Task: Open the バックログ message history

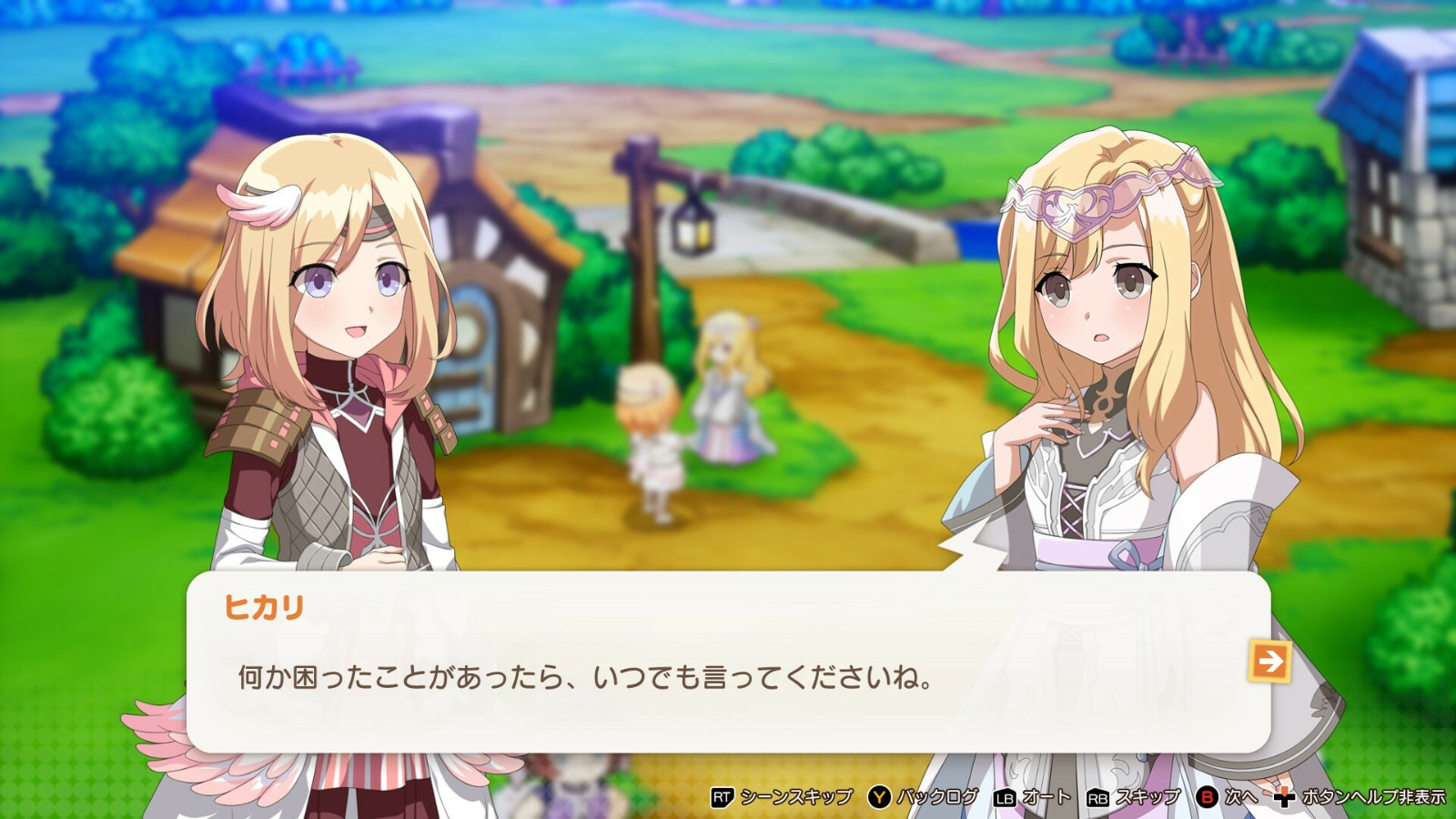Action: pyautogui.click(x=936, y=794)
